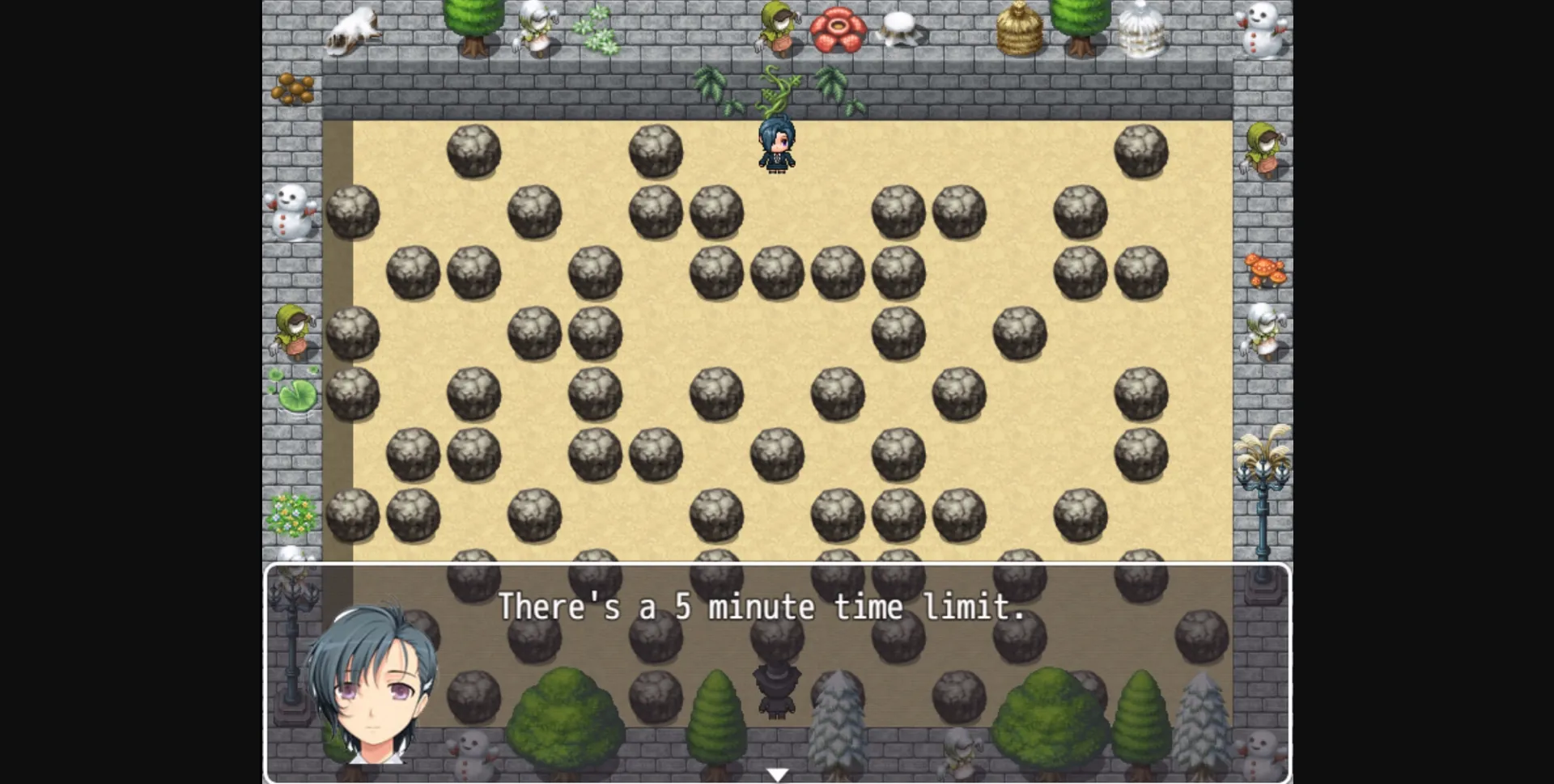The height and width of the screenshot is (784, 1554).
Task: Click the dialogue box to continue
Action: coord(777,672)
